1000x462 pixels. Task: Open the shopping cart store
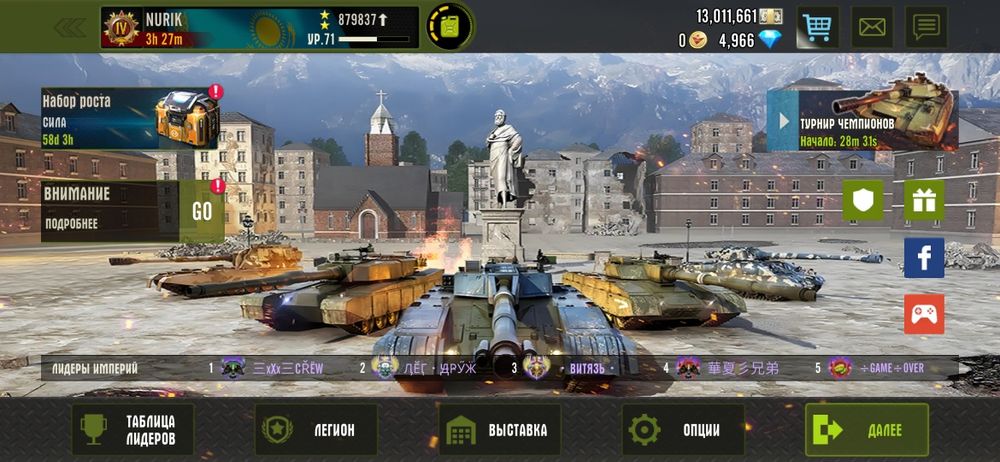[x=817, y=27]
